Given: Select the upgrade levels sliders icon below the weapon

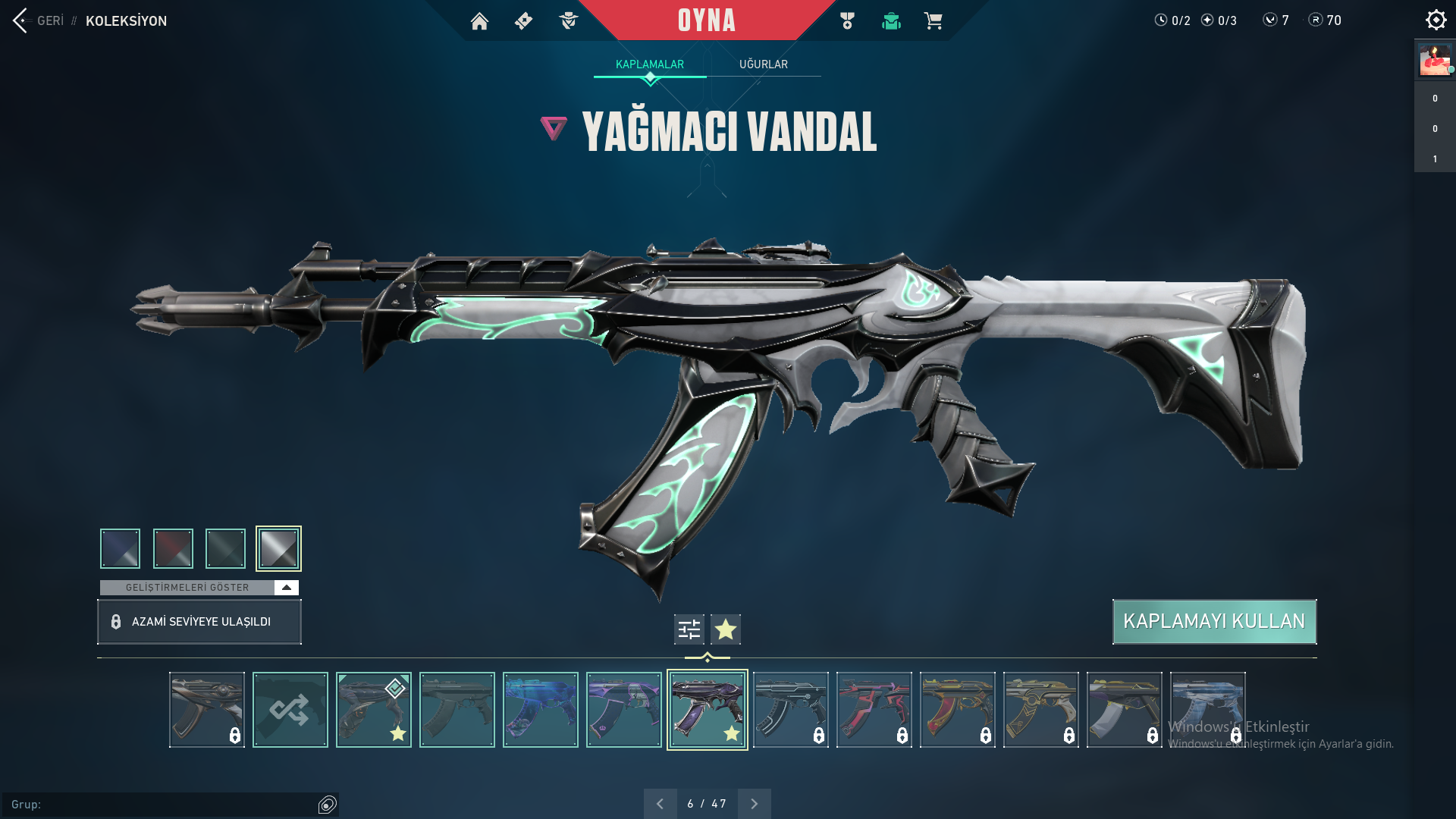Looking at the screenshot, I should click(688, 629).
